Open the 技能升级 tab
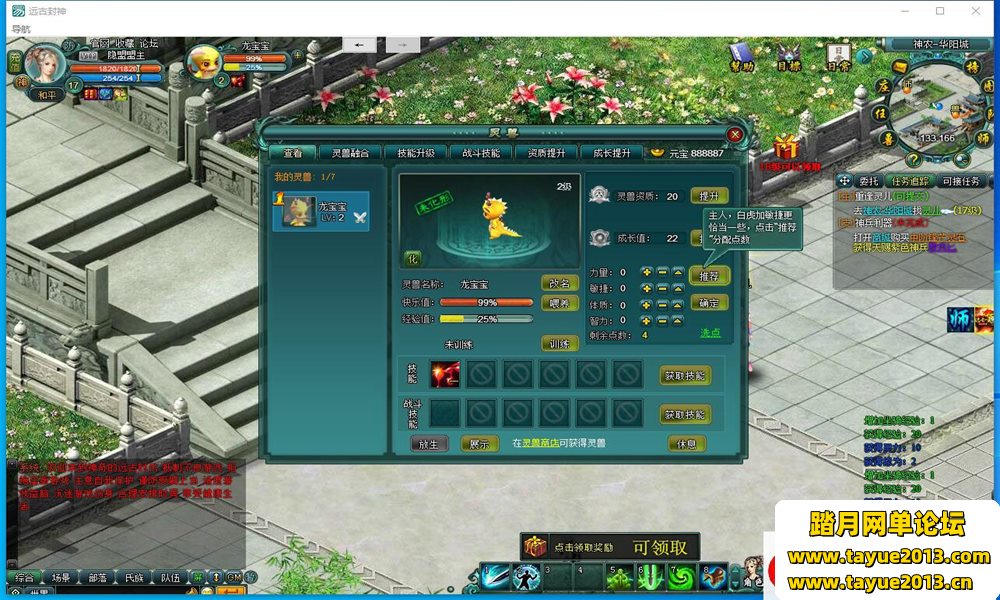 point(415,153)
